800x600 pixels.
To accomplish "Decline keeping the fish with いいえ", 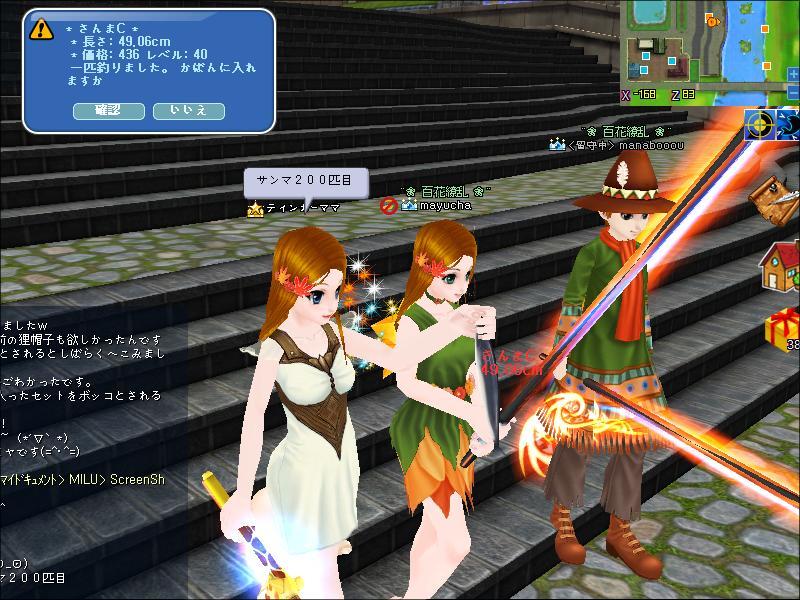I will tap(188, 110).
